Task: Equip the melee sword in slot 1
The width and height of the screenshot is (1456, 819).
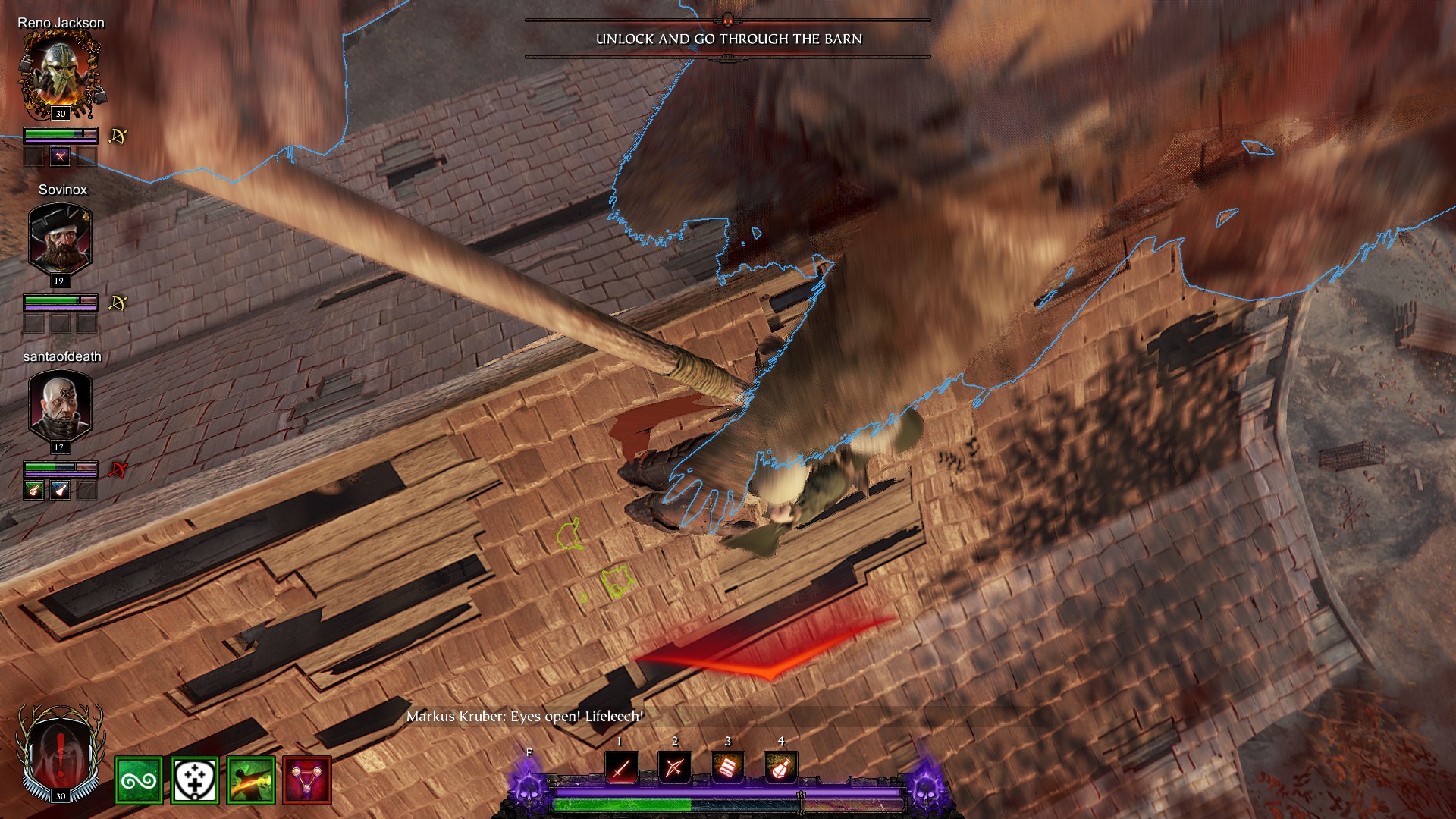Action: [621, 768]
